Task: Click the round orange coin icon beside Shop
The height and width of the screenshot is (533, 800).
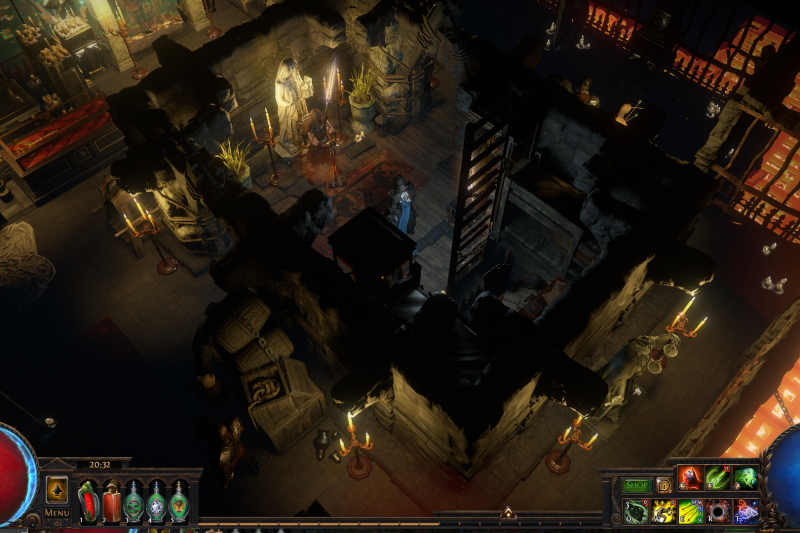Action: [x=664, y=486]
